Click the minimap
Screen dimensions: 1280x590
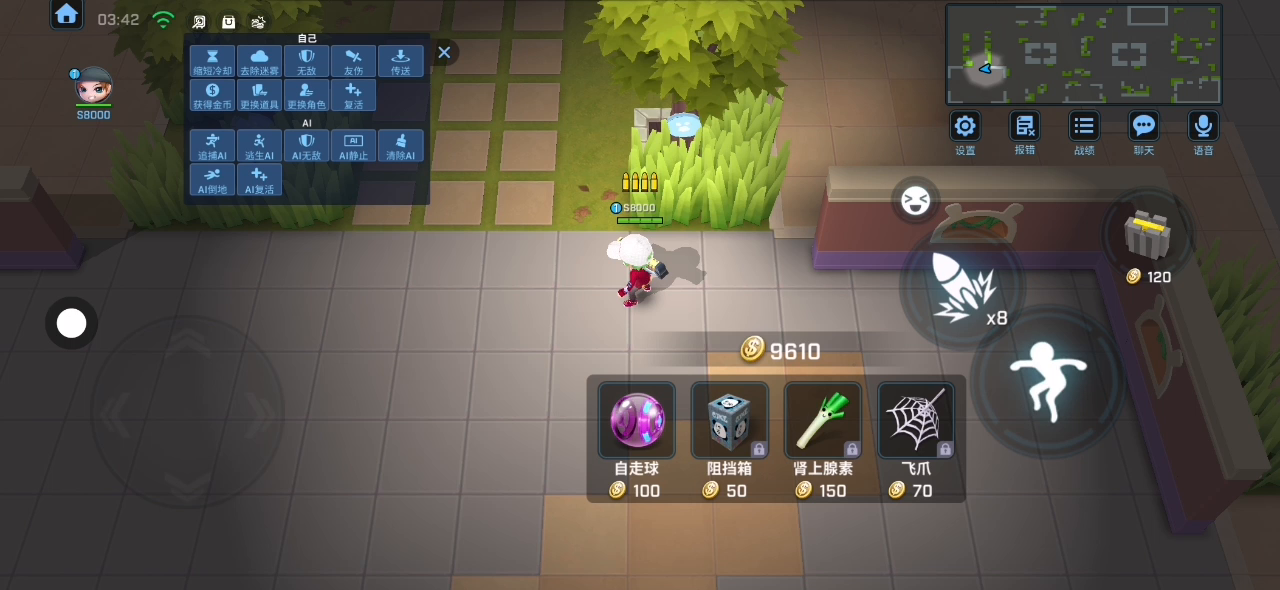1084,54
